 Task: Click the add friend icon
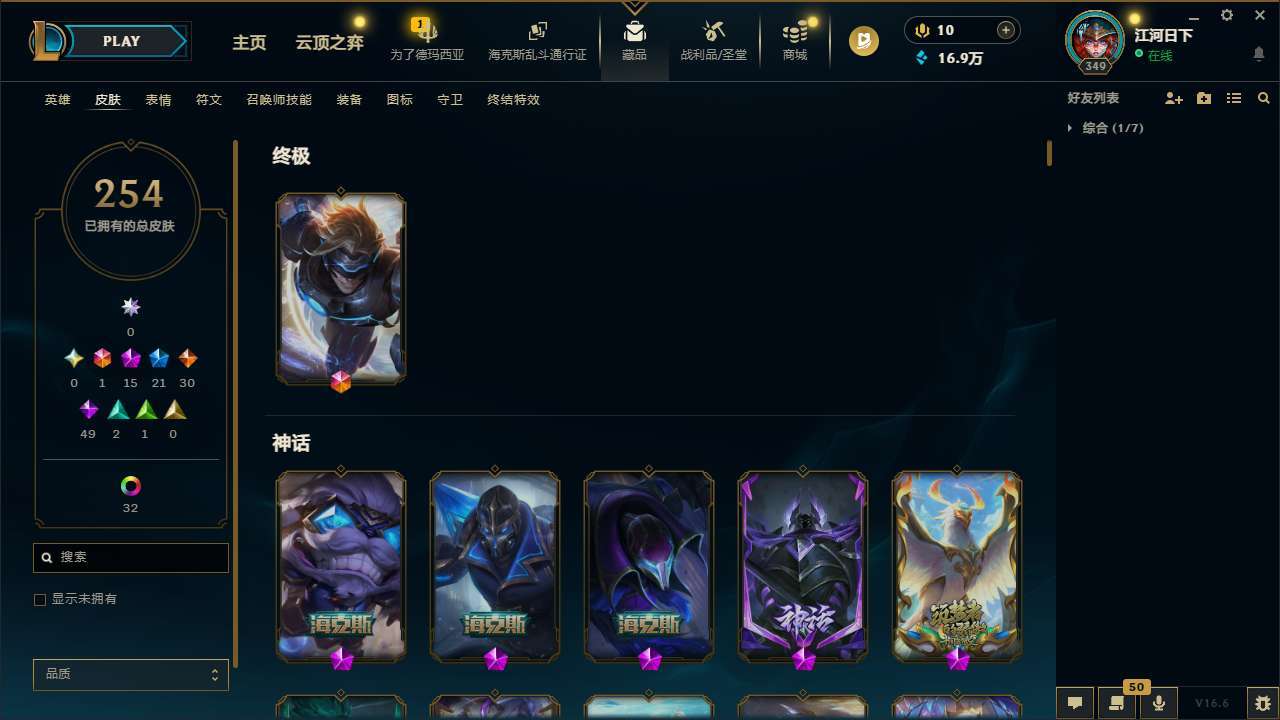pos(1174,98)
